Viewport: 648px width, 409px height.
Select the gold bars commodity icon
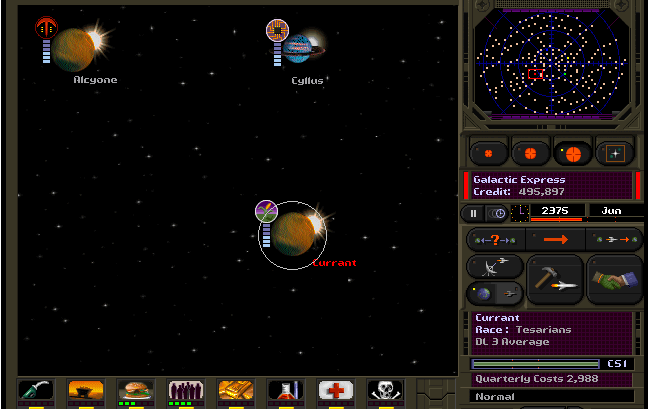click(x=236, y=391)
